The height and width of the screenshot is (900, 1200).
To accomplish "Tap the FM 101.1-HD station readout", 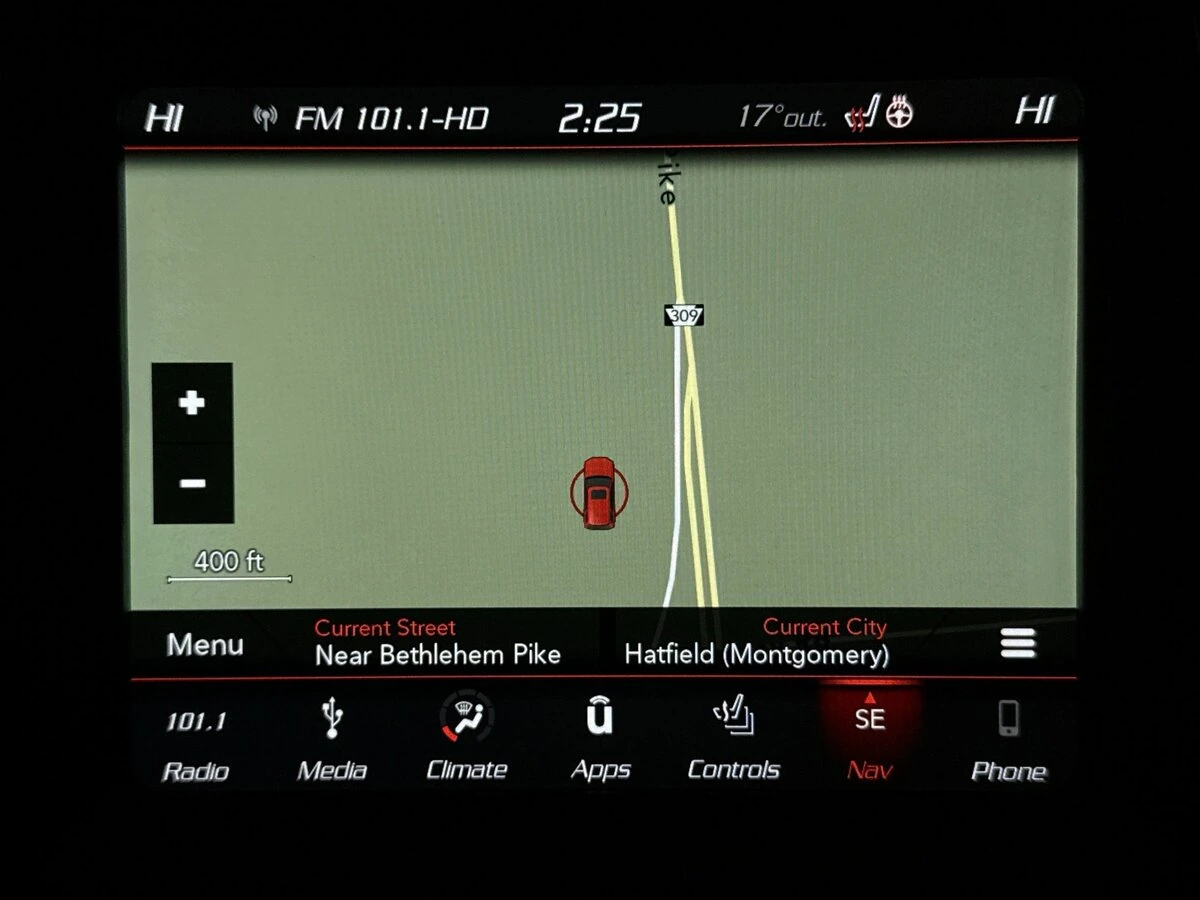I will coord(390,119).
